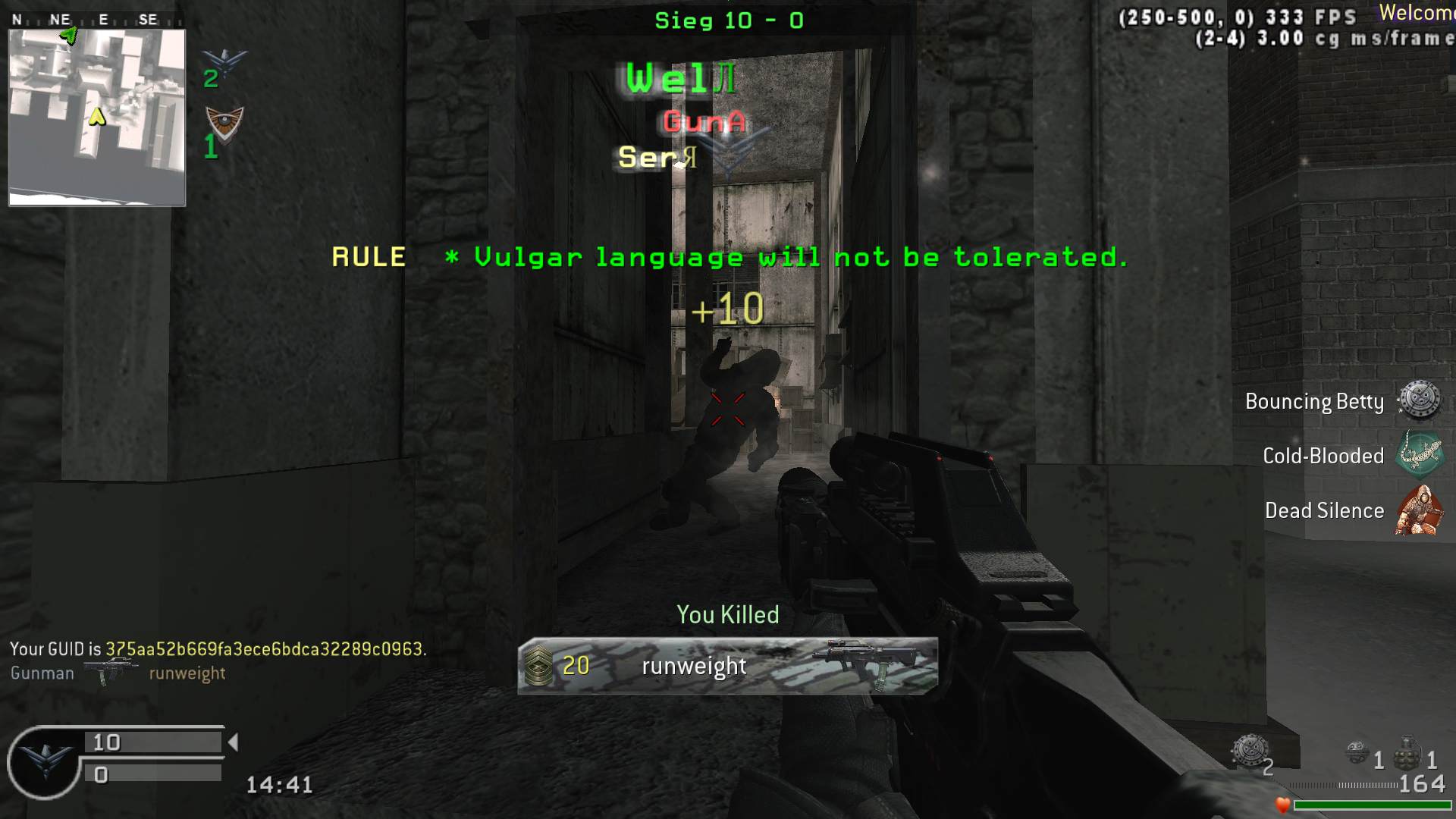Viewport: 1456px width, 819px height.
Task: Click the team emblem beside the score bars
Action: coord(44,761)
